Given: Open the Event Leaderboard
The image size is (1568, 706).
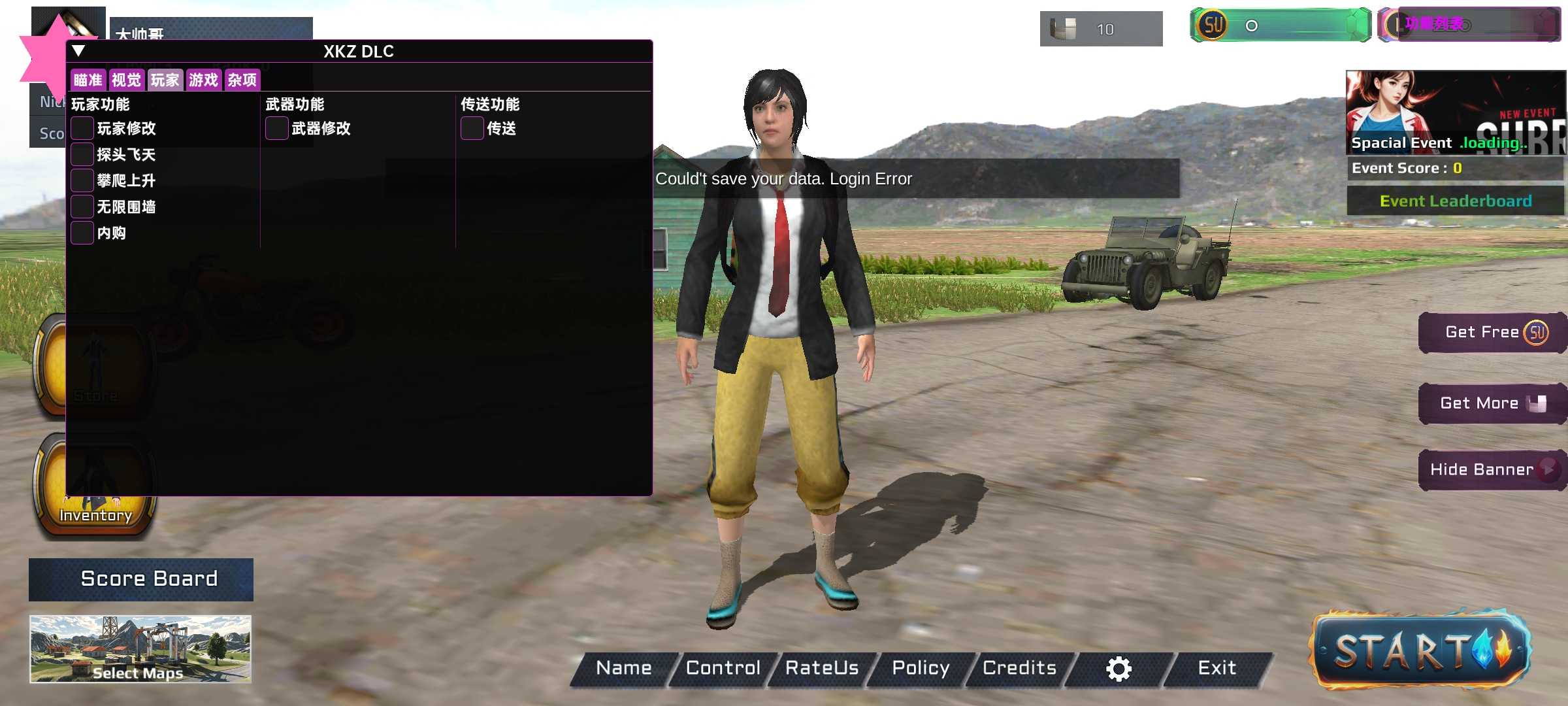Looking at the screenshot, I should [1456, 201].
